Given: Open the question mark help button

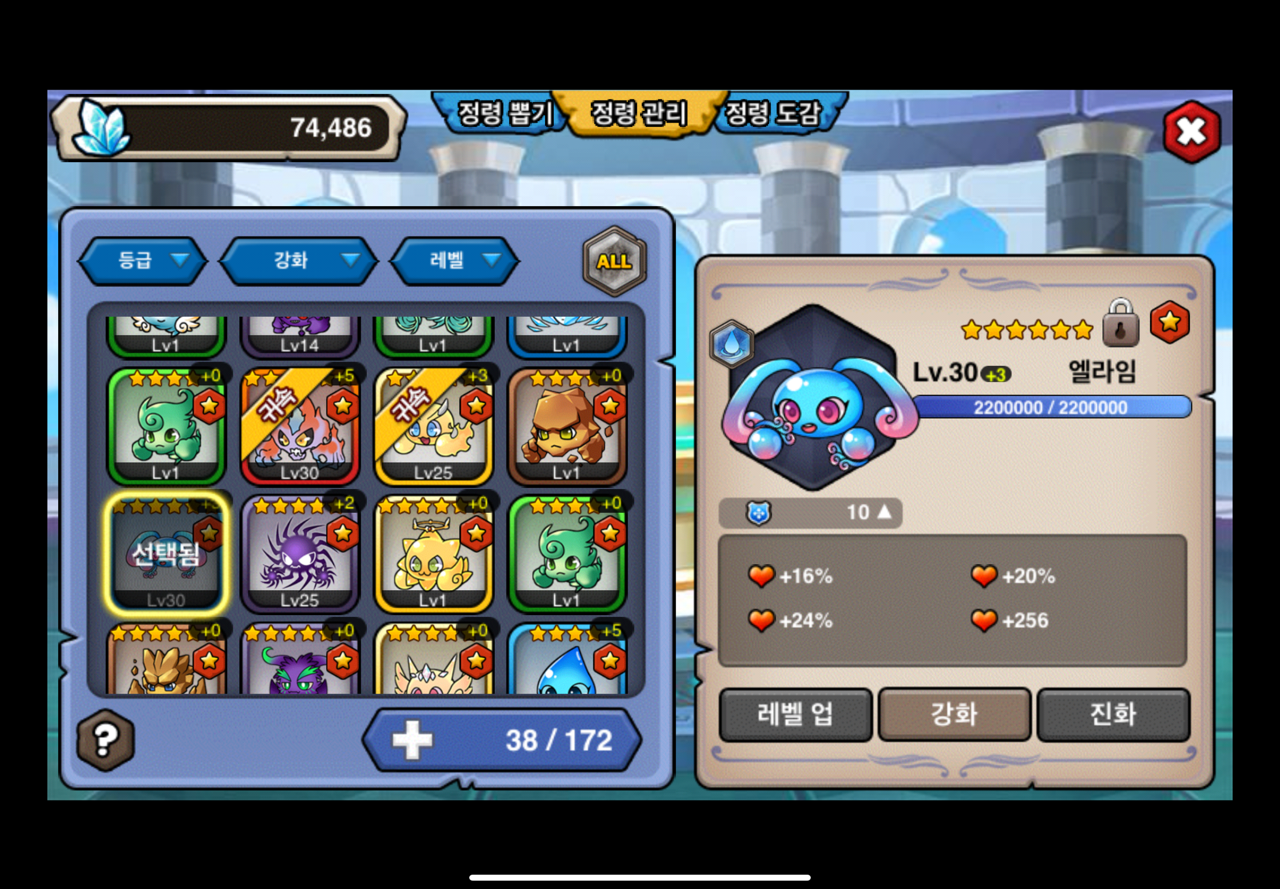Looking at the screenshot, I should [105, 739].
